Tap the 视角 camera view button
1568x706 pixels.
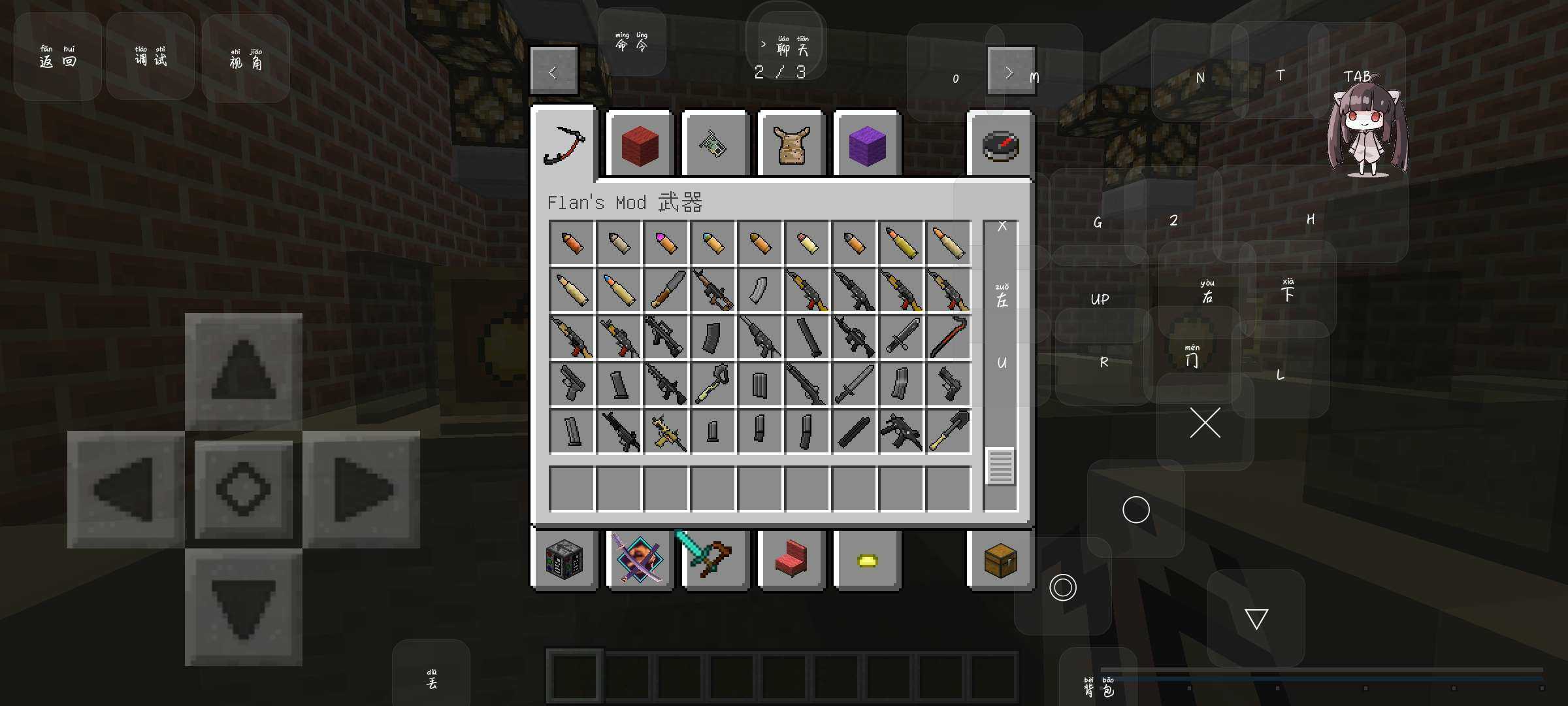tap(246, 59)
